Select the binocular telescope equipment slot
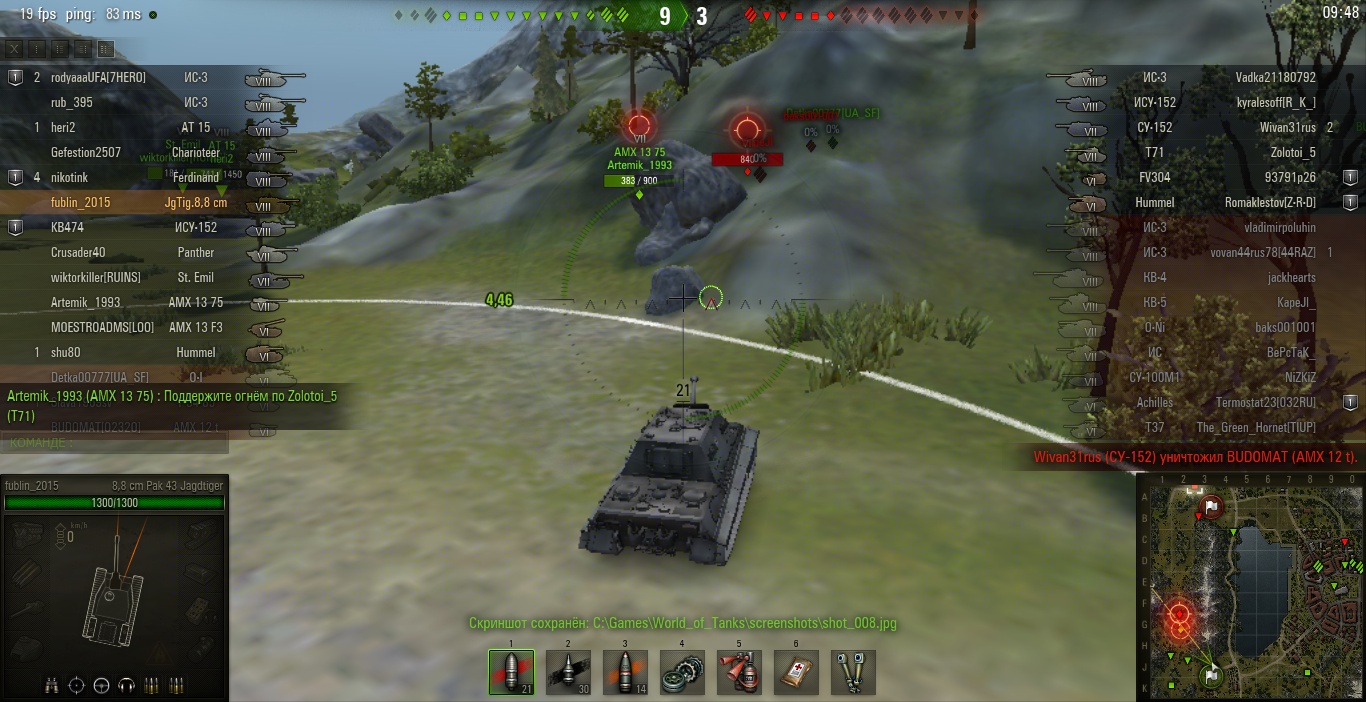The width and height of the screenshot is (1366, 702). (x=853, y=672)
